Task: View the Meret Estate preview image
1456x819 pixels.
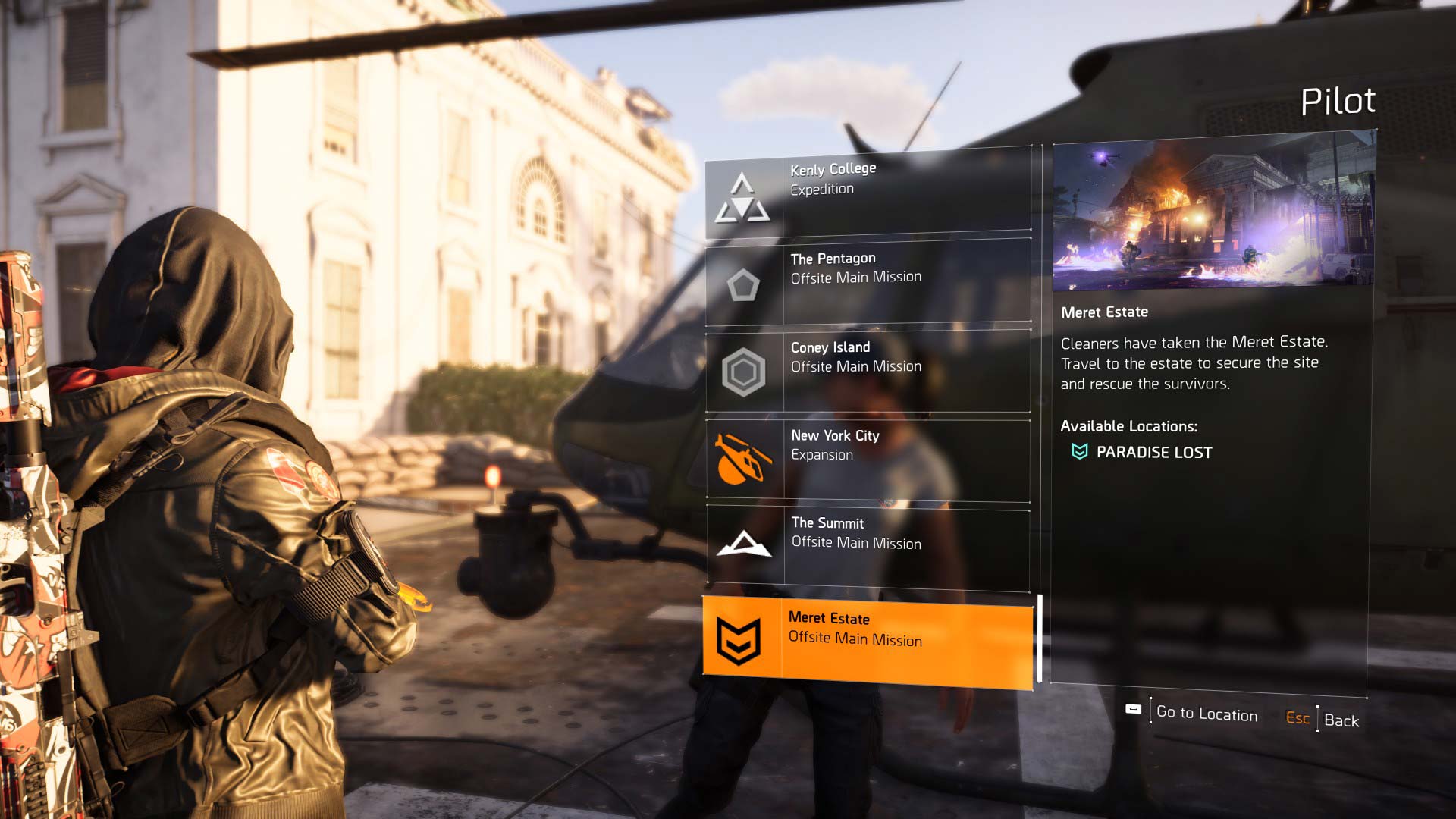Action: coord(1213,212)
